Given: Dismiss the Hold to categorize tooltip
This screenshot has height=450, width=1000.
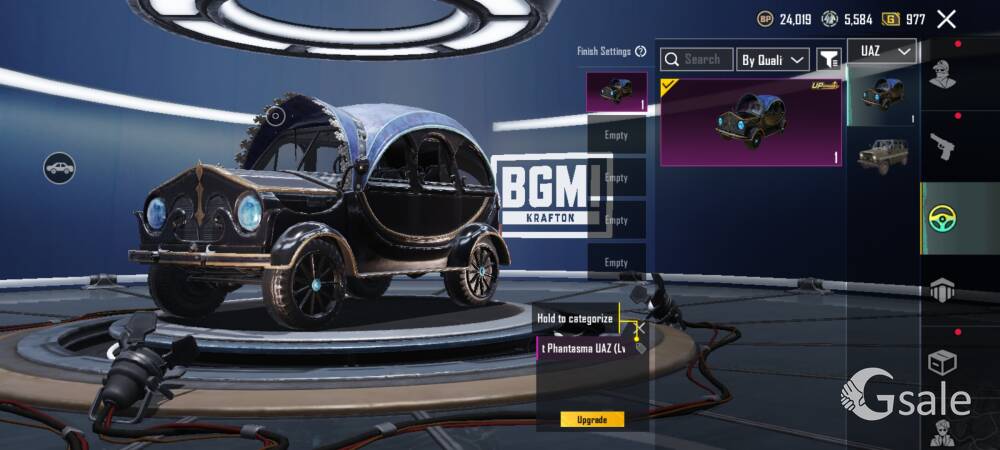Looking at the screenshot, I should click(640, 326).
